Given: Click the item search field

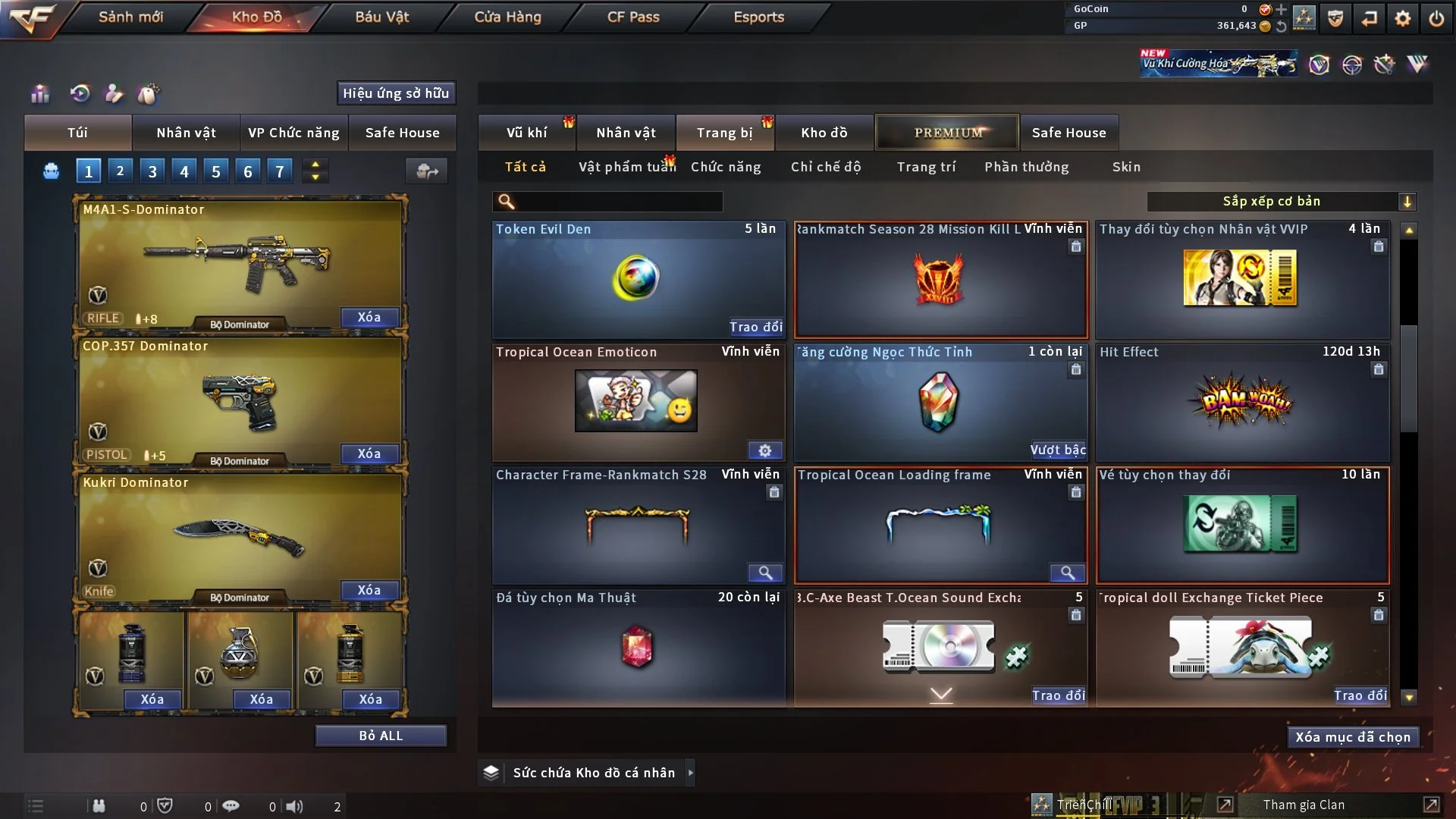Looking at the screenshot, I should 618,202.
